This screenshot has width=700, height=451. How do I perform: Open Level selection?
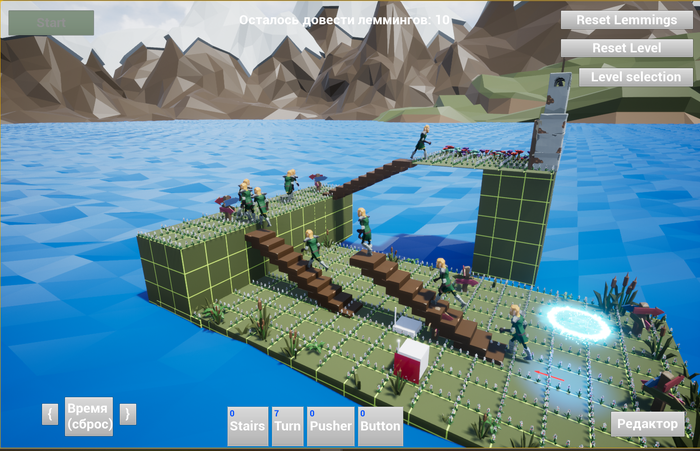tap(635, 77)
